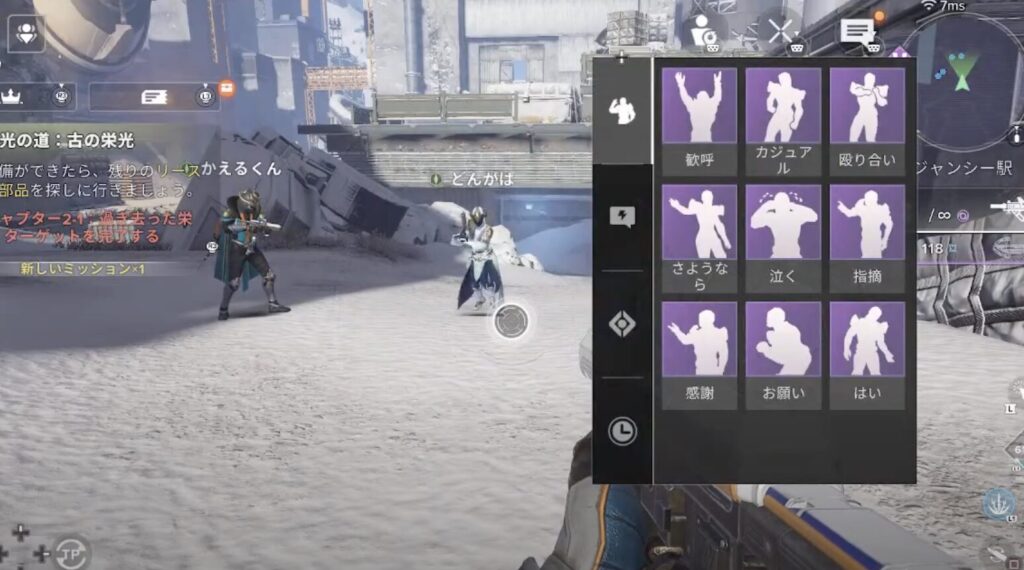1024x570 pixels.
Task: Open the player profile icon in top bar
Action: tap(704, 30)
